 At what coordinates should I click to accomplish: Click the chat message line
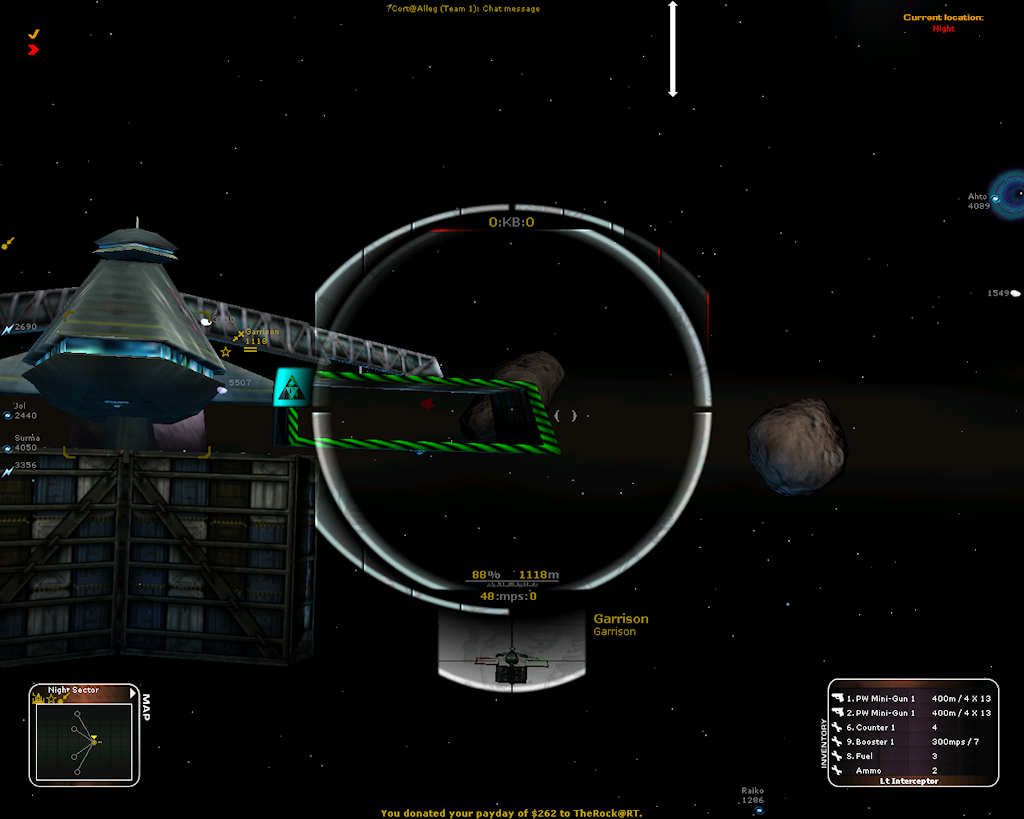pyautogui.click(x=464, y=9)
